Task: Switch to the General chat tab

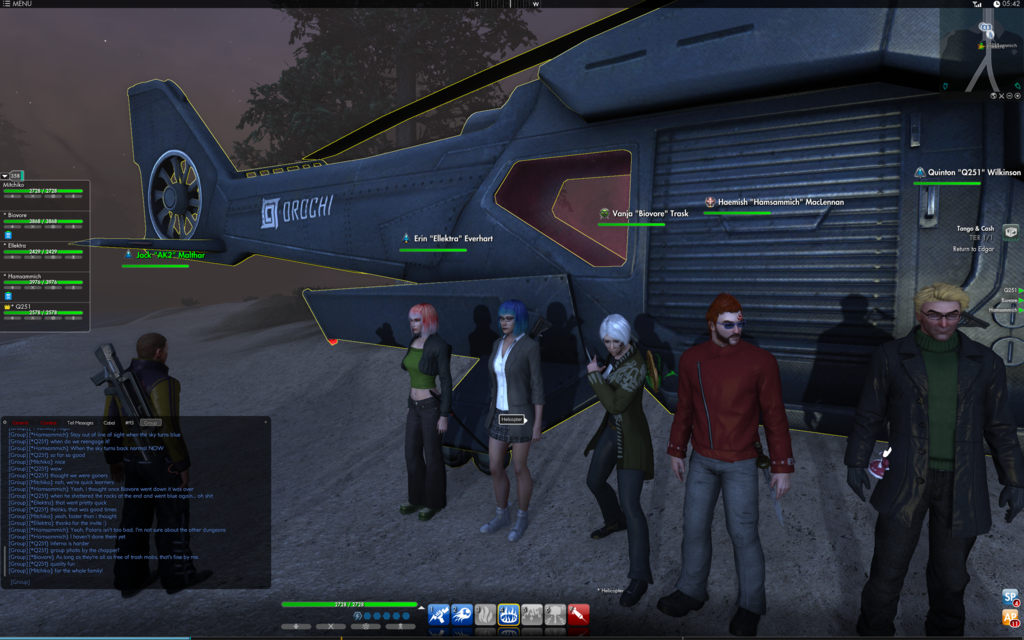Action: point(19,423)
